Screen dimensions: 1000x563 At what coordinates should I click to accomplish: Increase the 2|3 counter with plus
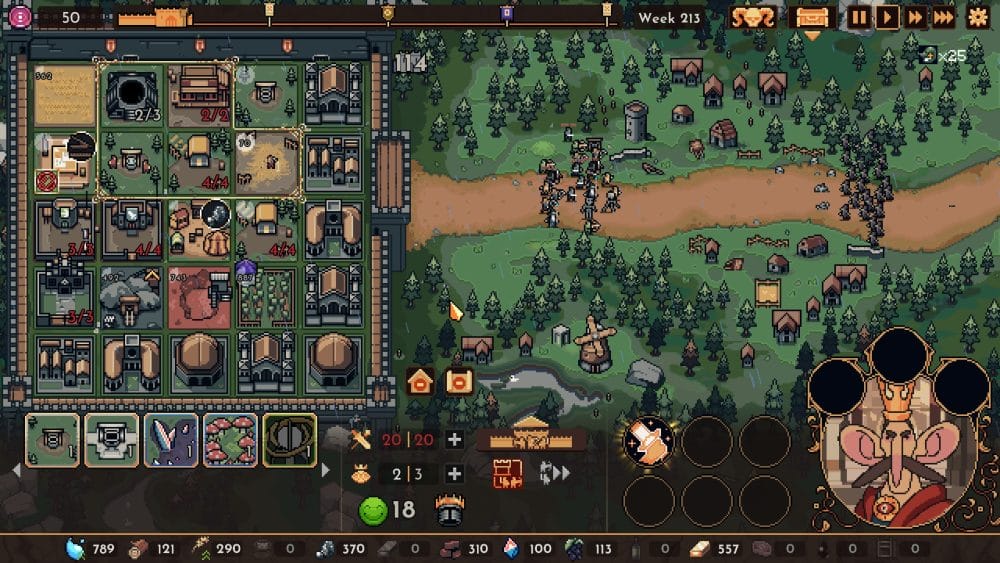pos(454,474)
